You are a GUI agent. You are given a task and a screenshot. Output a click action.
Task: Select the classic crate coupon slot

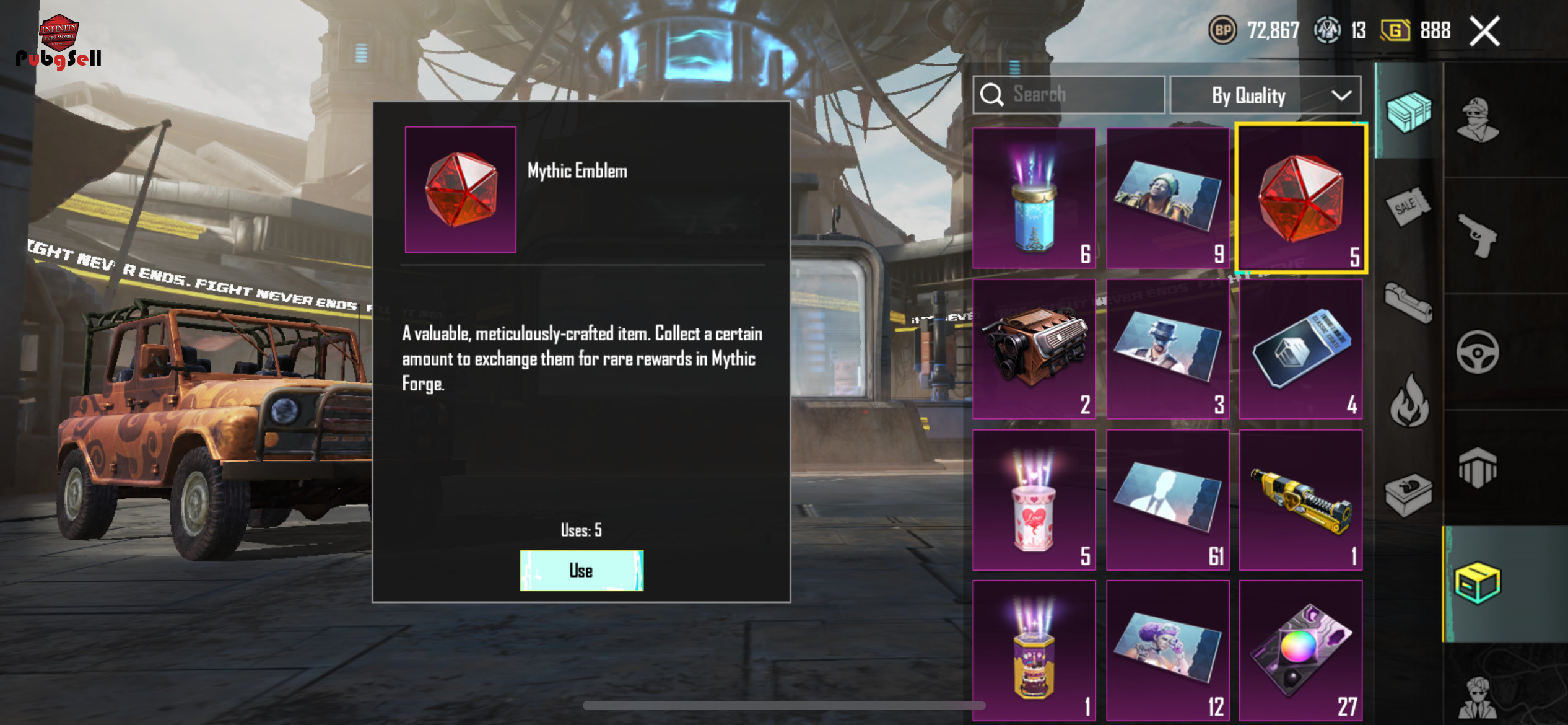point(1300,349)
